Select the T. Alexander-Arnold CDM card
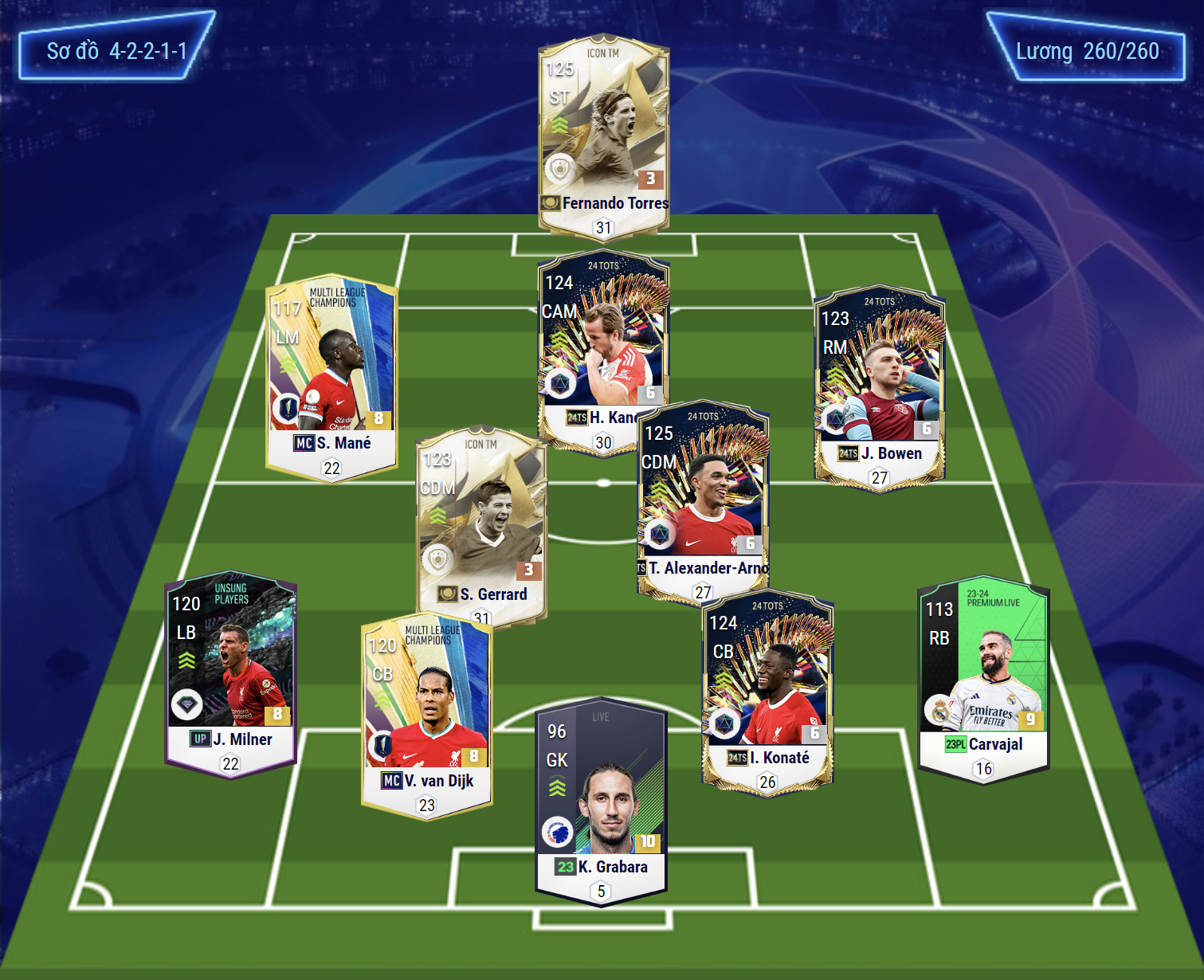The height and width of the screenshot is (980, 1204). pos(703,494)
